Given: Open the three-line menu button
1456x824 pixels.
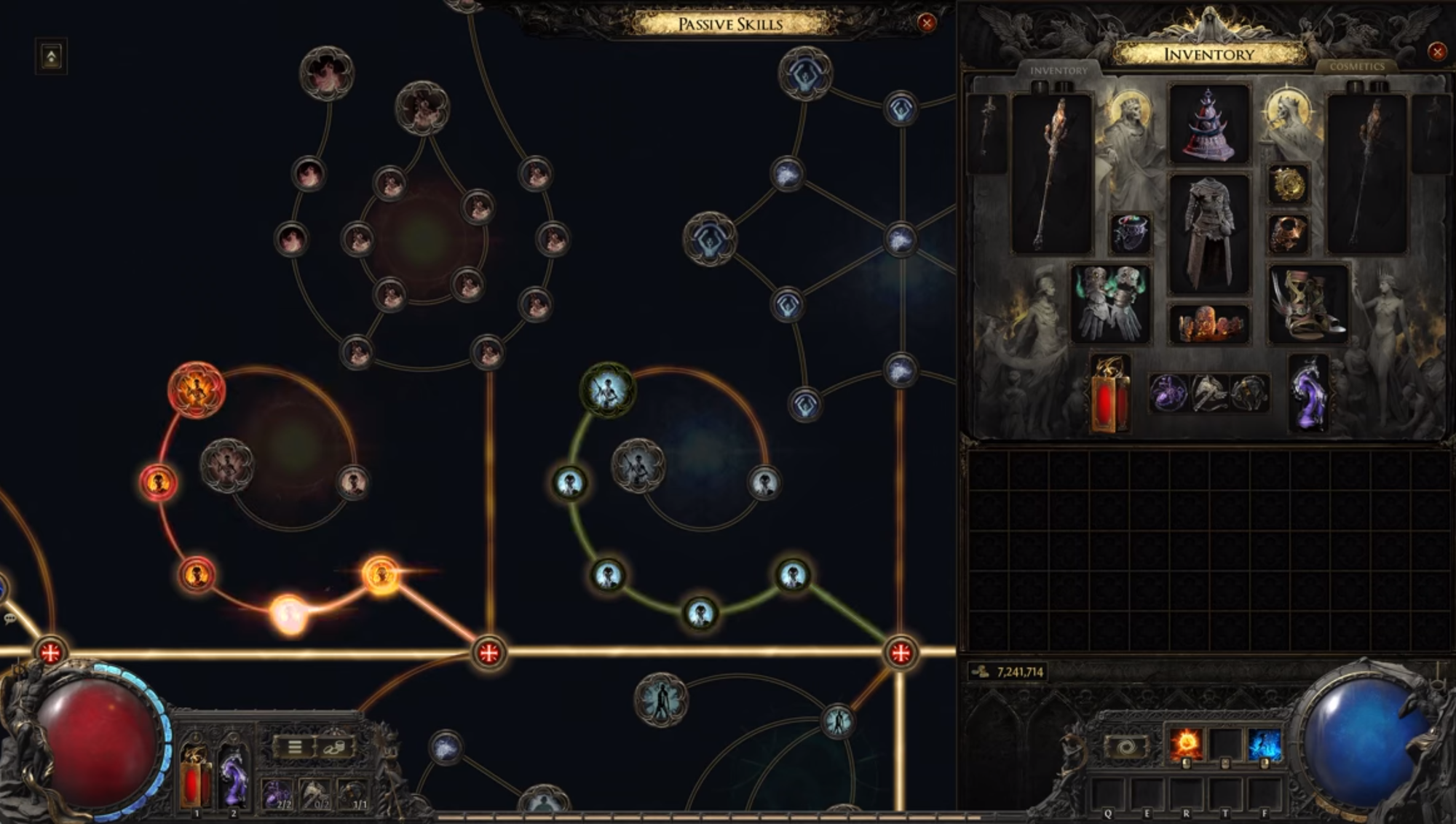Looking at the screenshot, I should coord(294,748).
